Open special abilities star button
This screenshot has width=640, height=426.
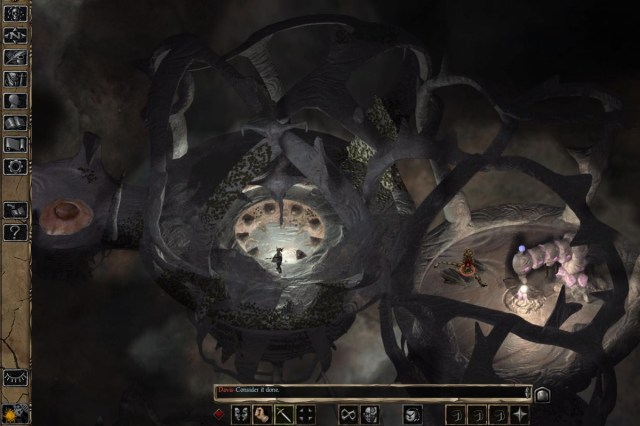tap(520, 414)
